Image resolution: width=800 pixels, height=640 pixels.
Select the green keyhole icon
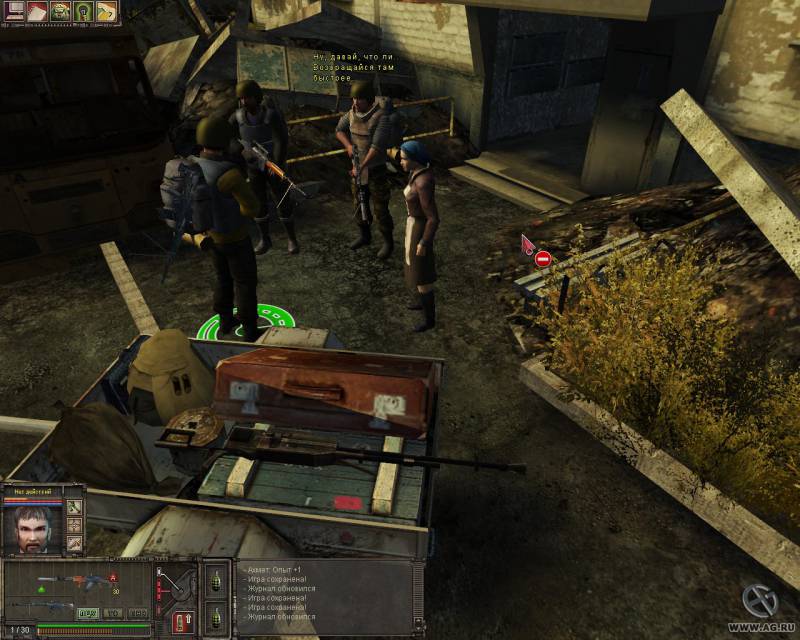pos(83,11)
